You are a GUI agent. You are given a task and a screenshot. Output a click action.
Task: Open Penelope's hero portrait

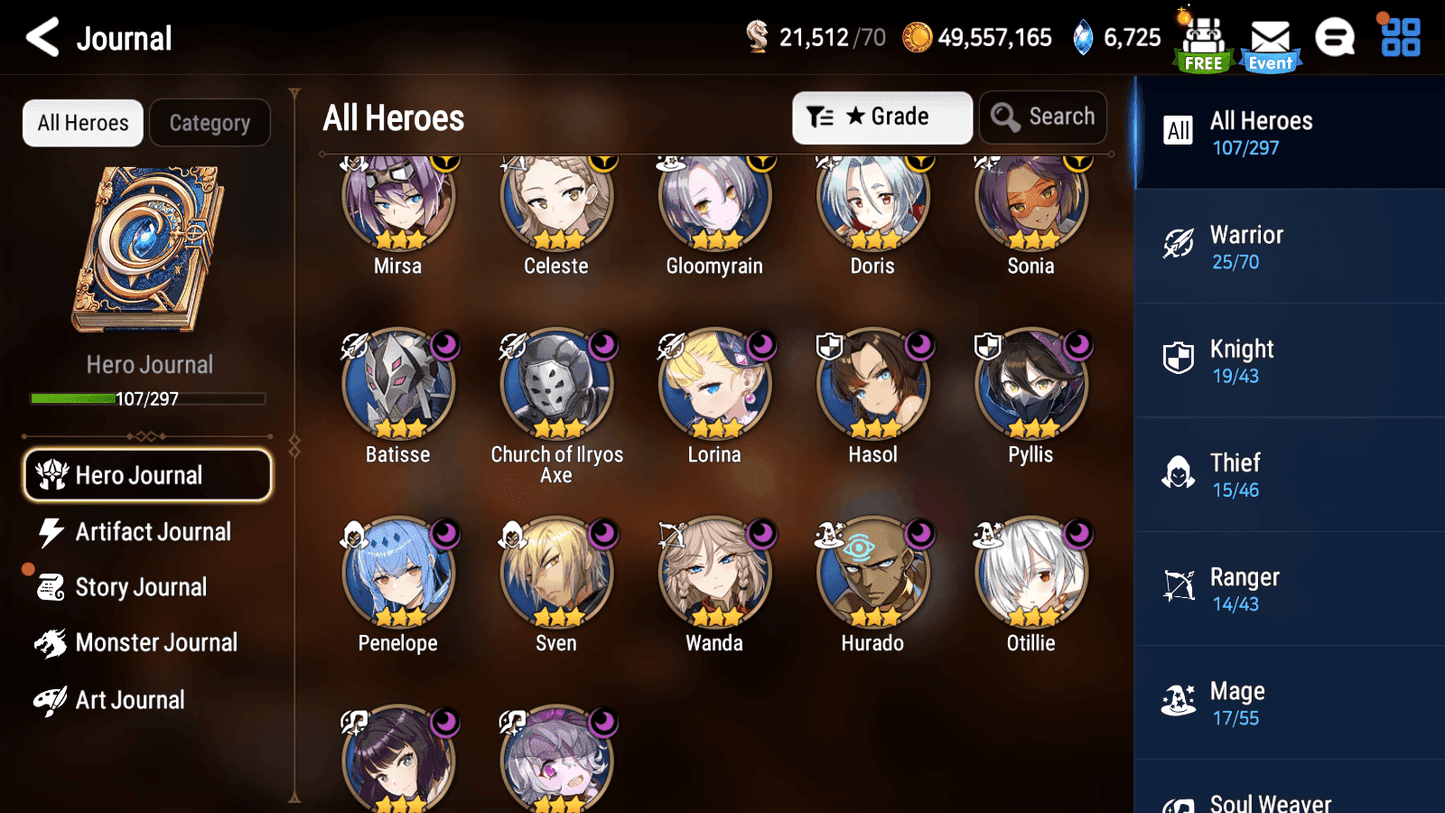click(x=398, y=572)
